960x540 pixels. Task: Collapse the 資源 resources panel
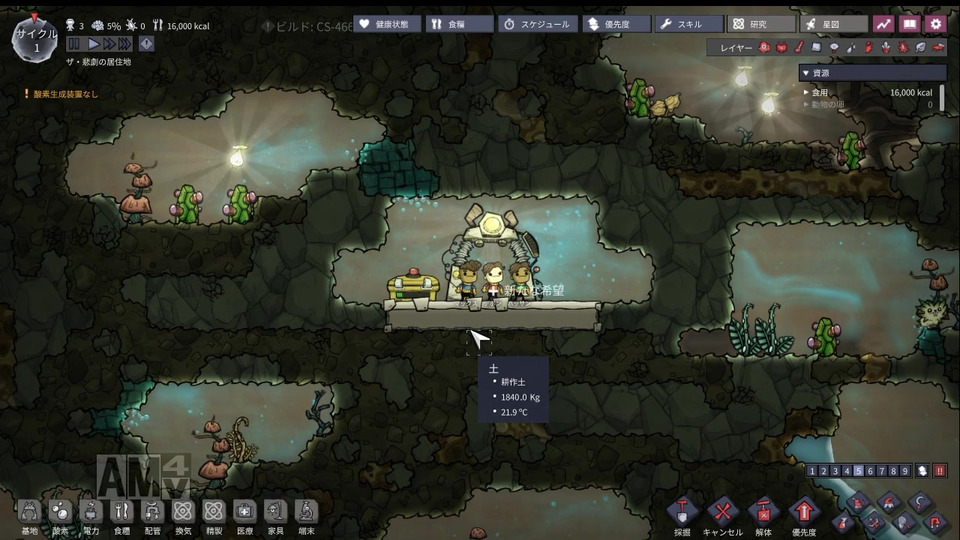pyautogui.click(x=807, y=73)
